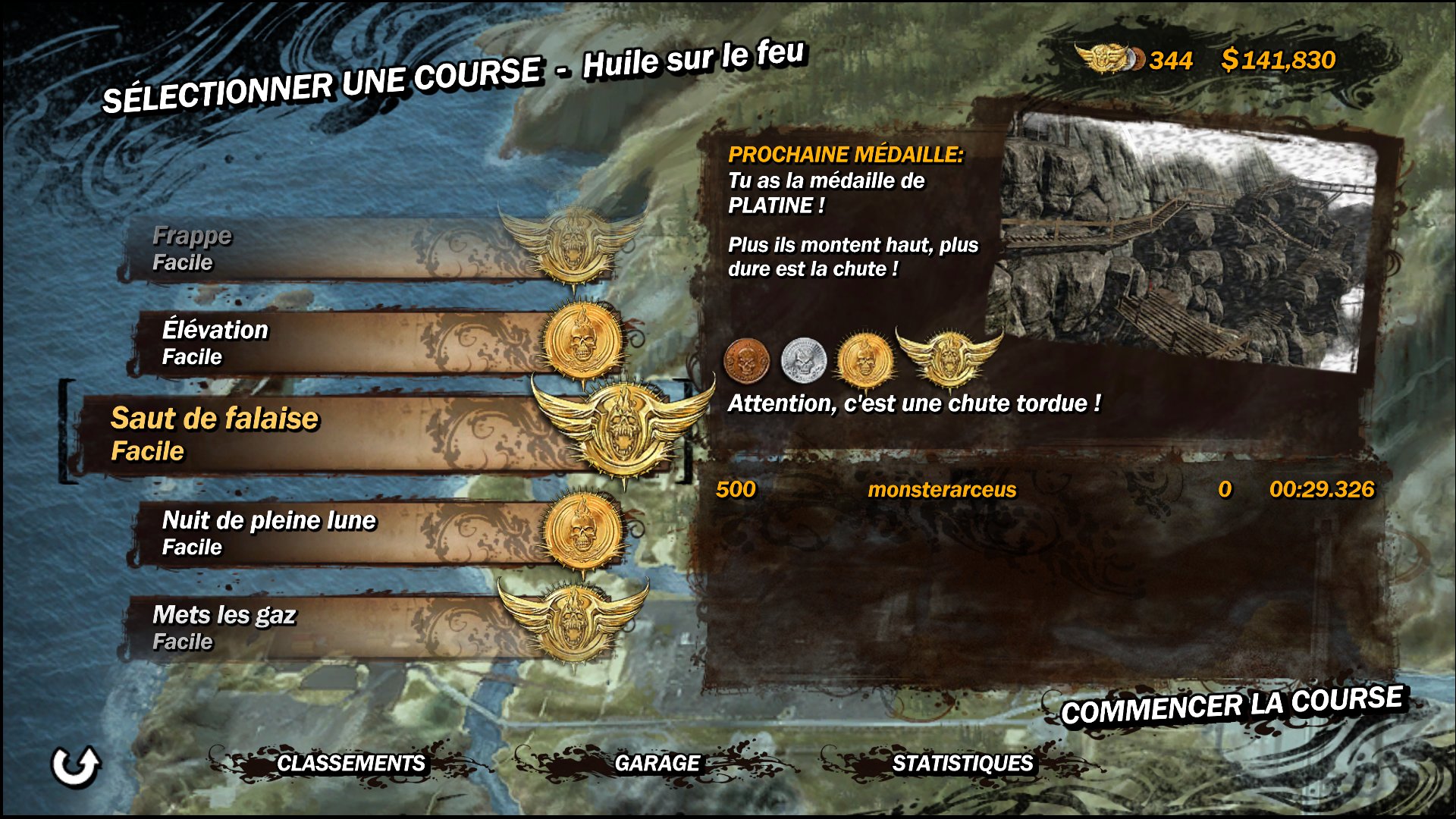Open the Garage
The width and height of the screenshot is (1456, 819).
[657, 763]
